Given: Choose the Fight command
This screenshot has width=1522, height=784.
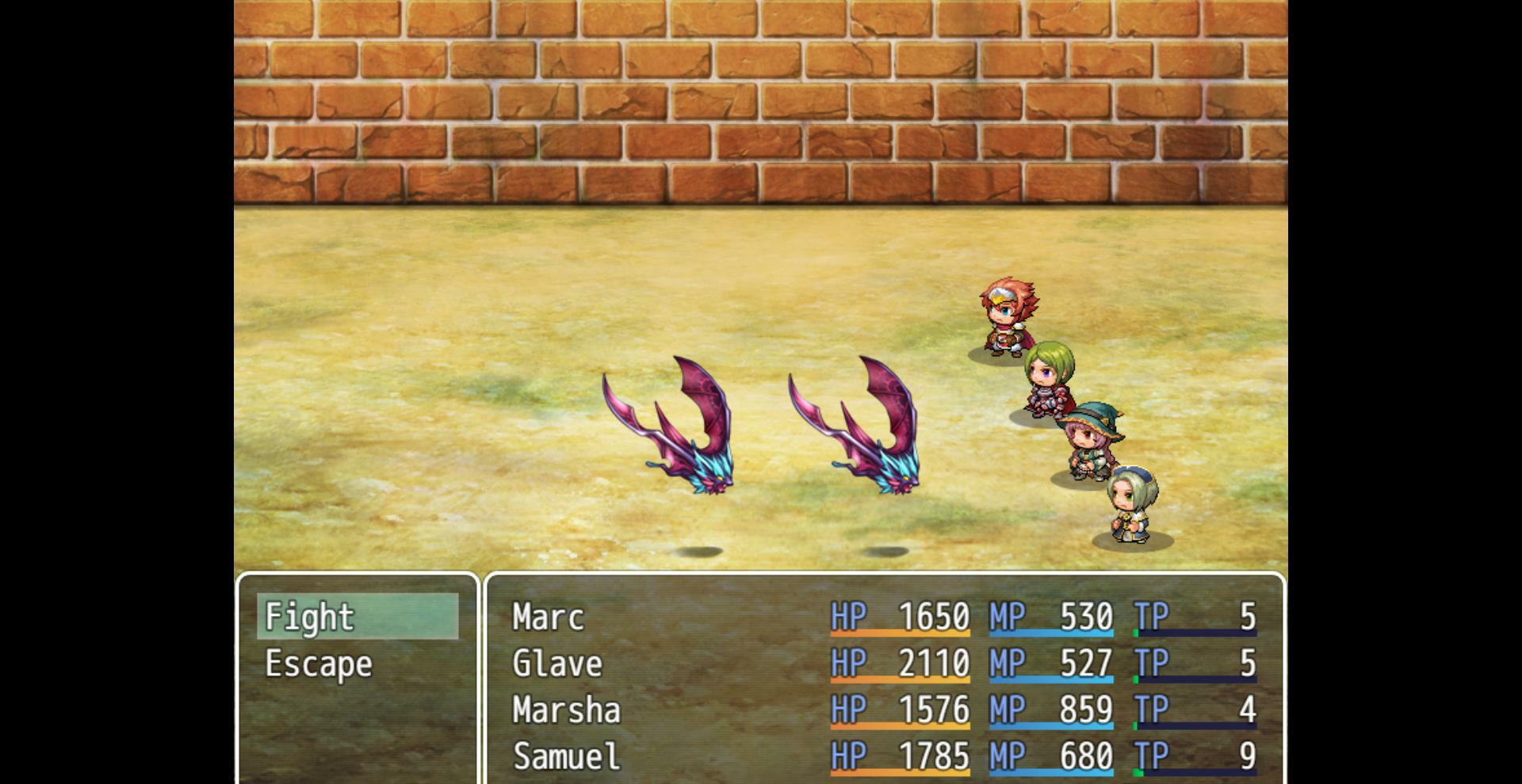Looking at the screenshot, I should (309, 617).
